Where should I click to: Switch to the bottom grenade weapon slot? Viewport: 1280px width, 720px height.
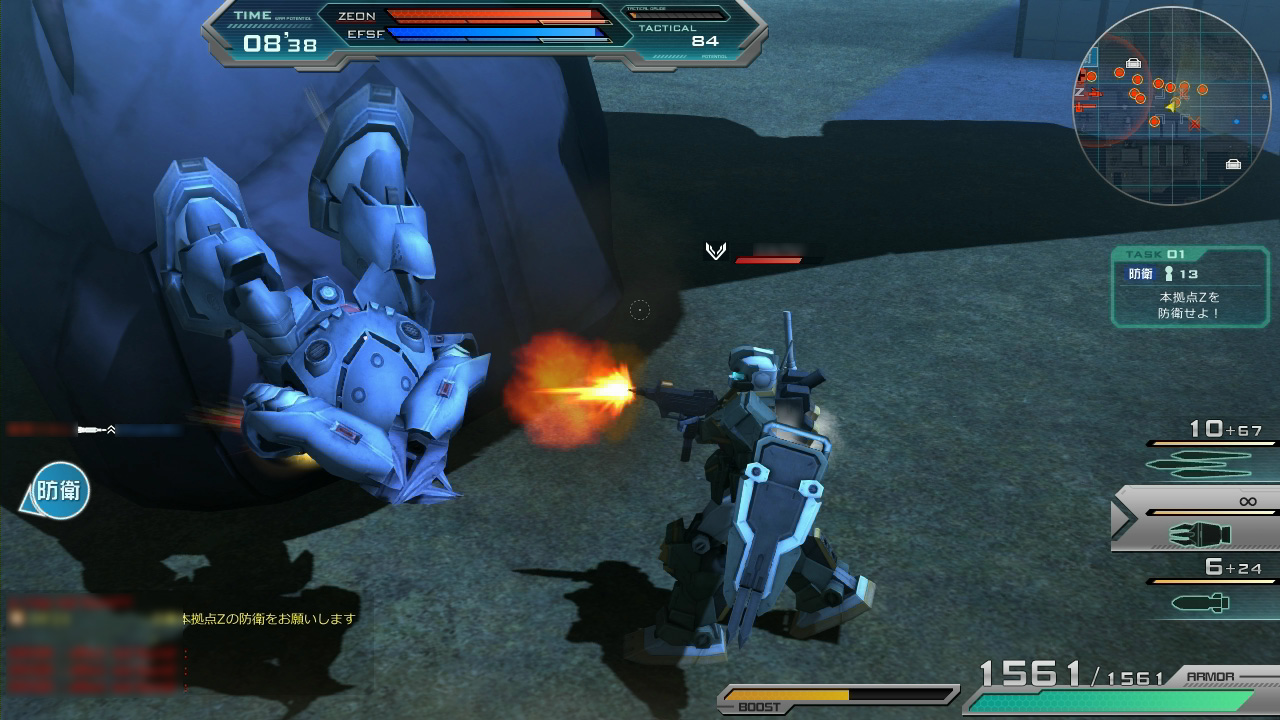pos(1205,590)
